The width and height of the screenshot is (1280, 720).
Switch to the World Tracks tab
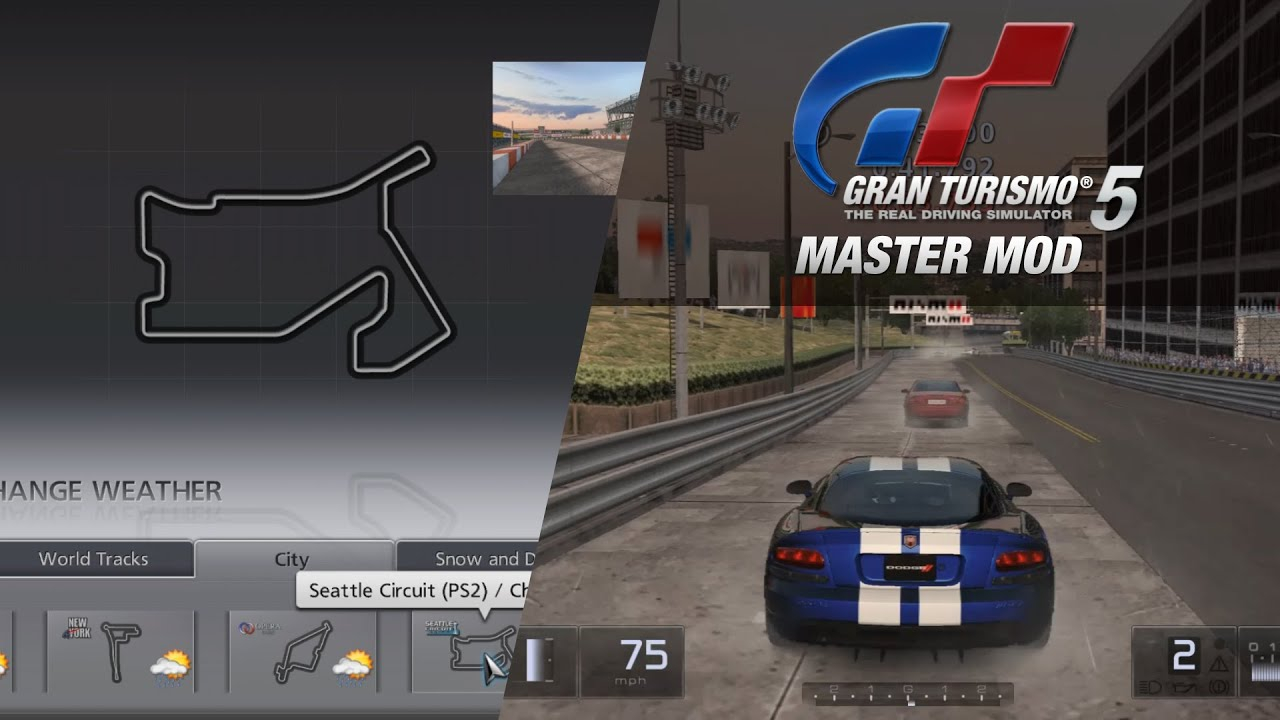94,559
